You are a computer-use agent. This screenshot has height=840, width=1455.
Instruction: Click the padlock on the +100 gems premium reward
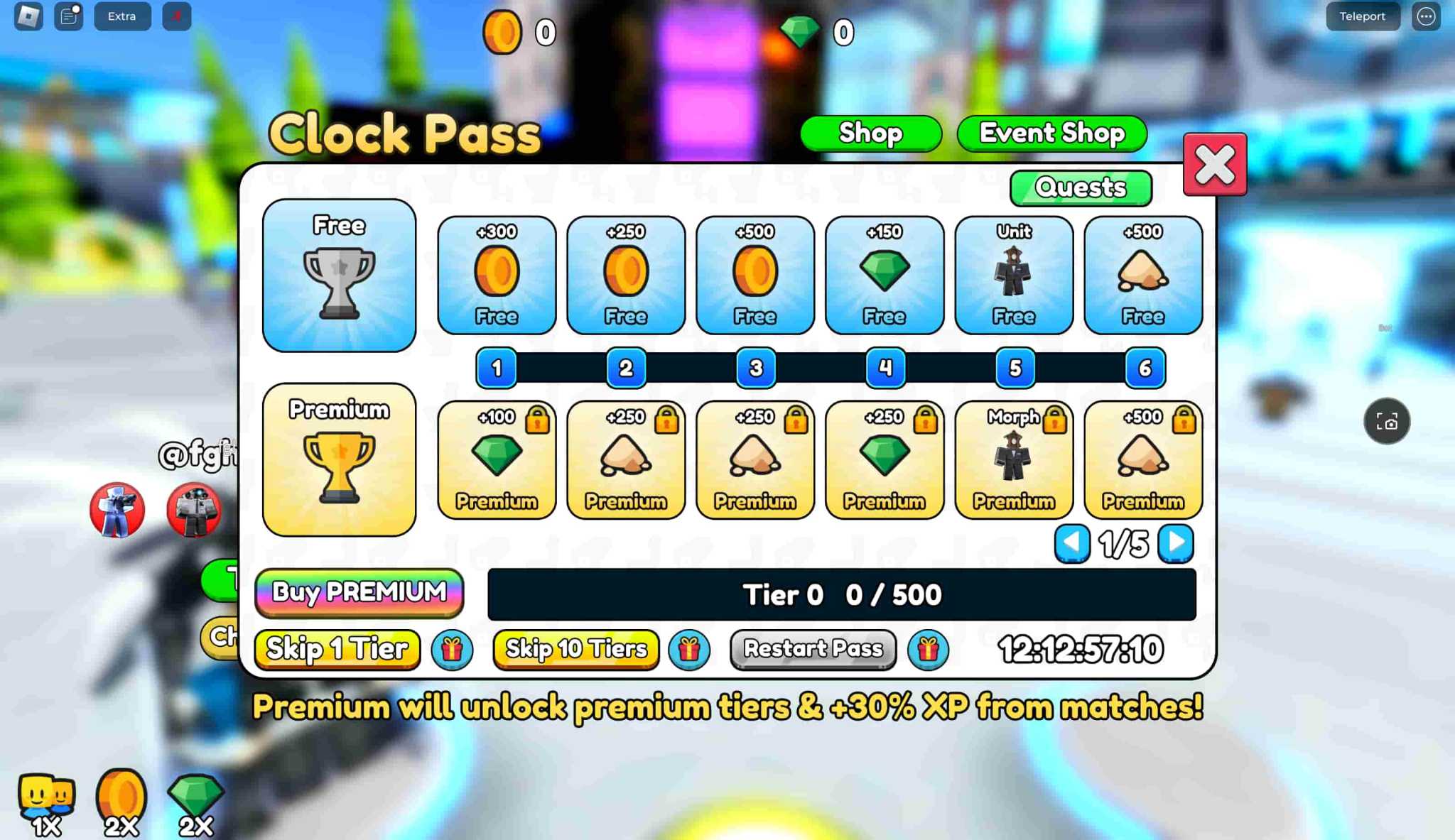point(539,420)
